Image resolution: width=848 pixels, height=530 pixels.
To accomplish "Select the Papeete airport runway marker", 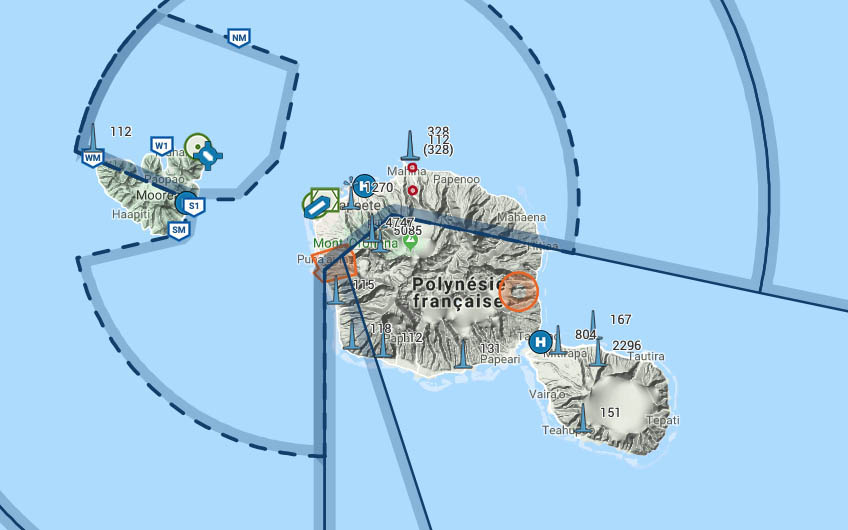I will click(319, 204).
